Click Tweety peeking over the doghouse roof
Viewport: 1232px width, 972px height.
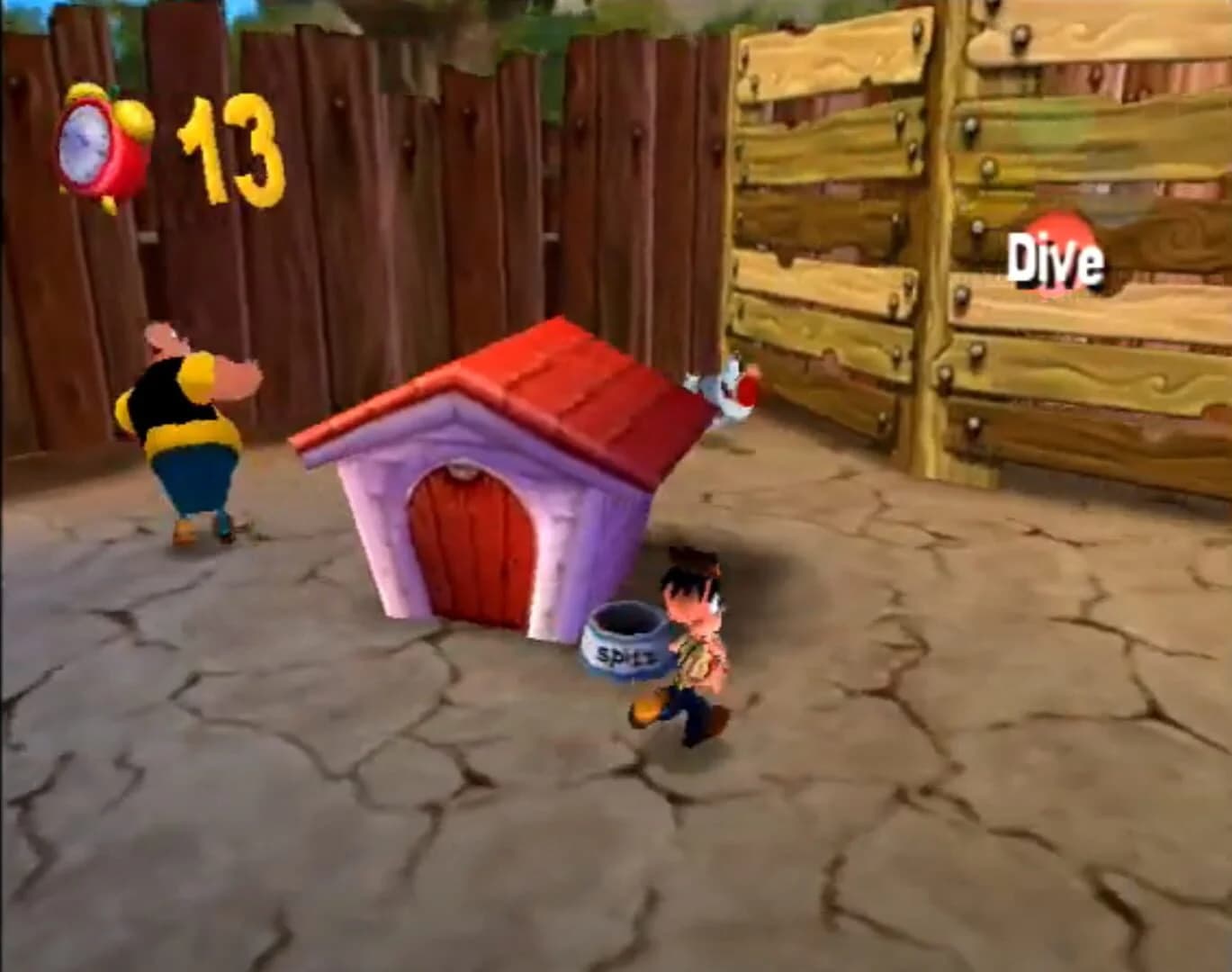click(x=727, y=387)
